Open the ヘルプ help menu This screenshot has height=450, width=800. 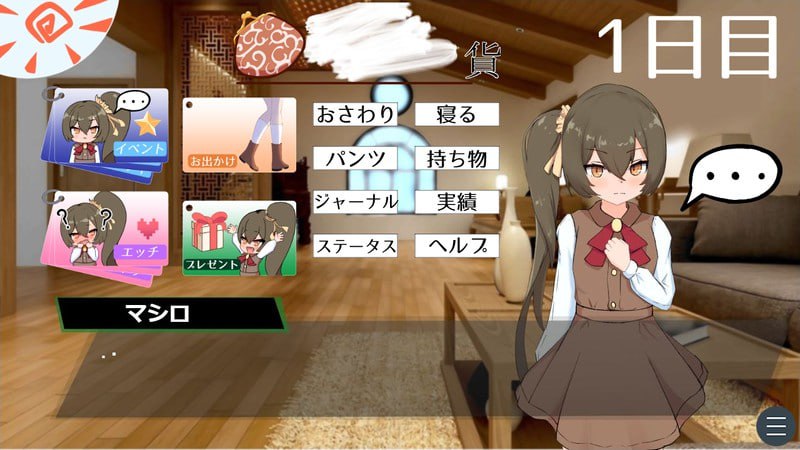tap(456, 245)
